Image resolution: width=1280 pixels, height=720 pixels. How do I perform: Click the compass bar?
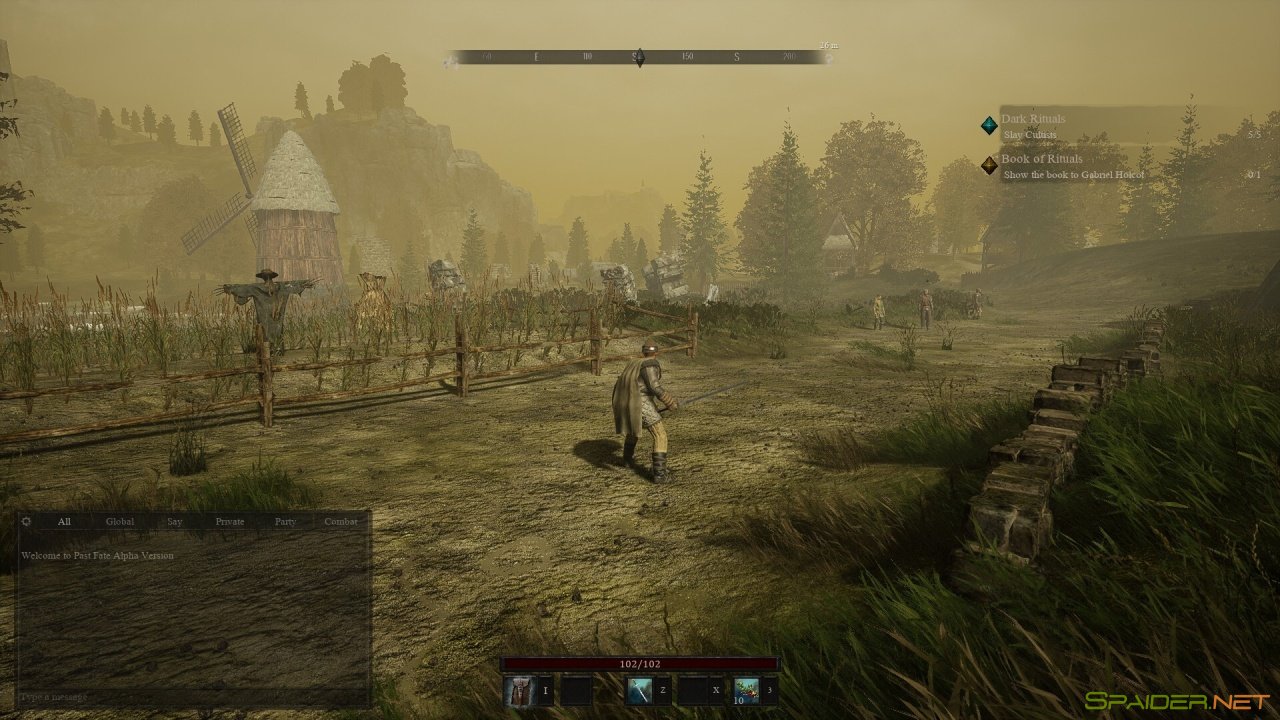point(639,57)
